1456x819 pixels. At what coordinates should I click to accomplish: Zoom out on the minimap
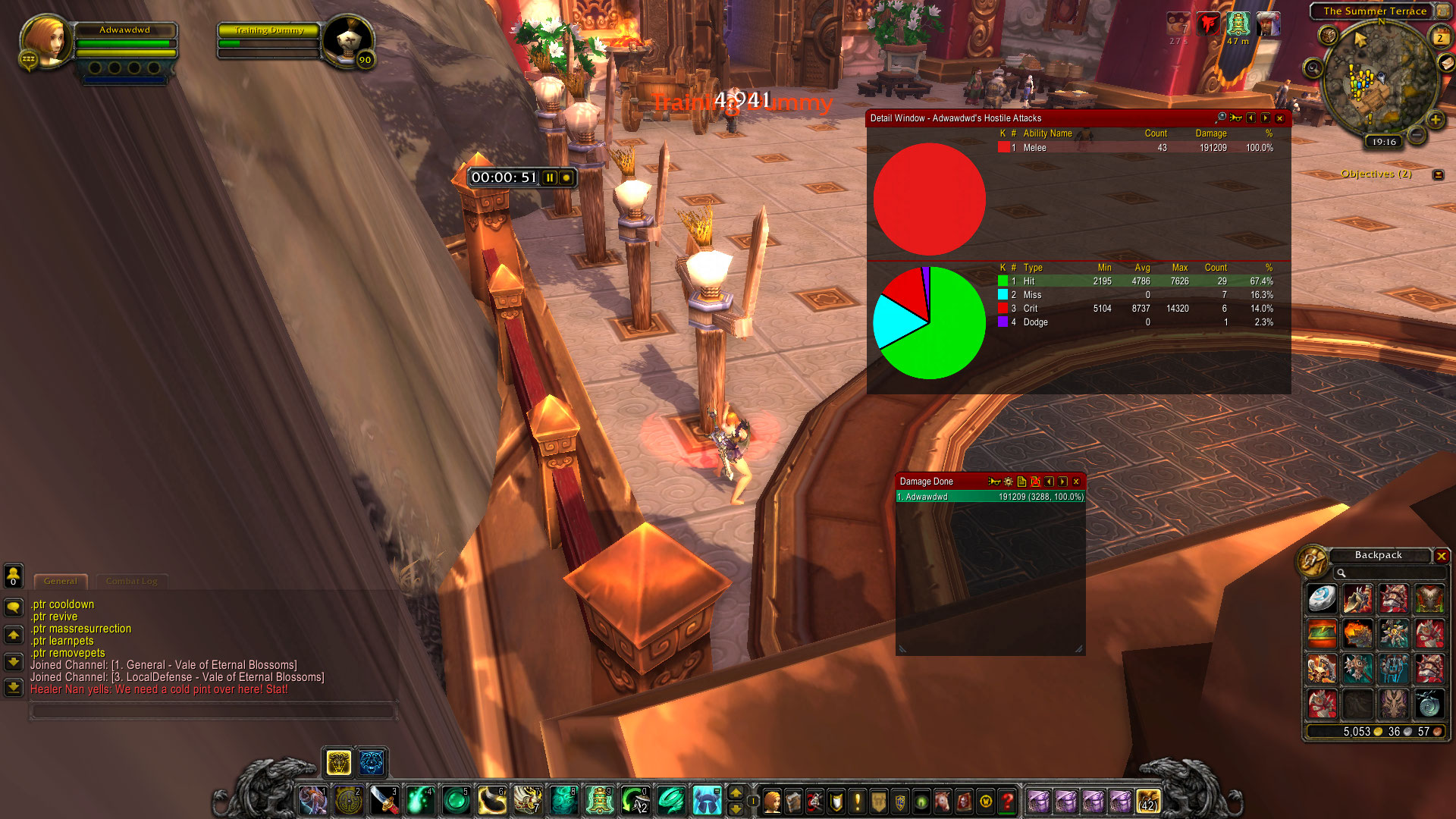point(1416,136)
